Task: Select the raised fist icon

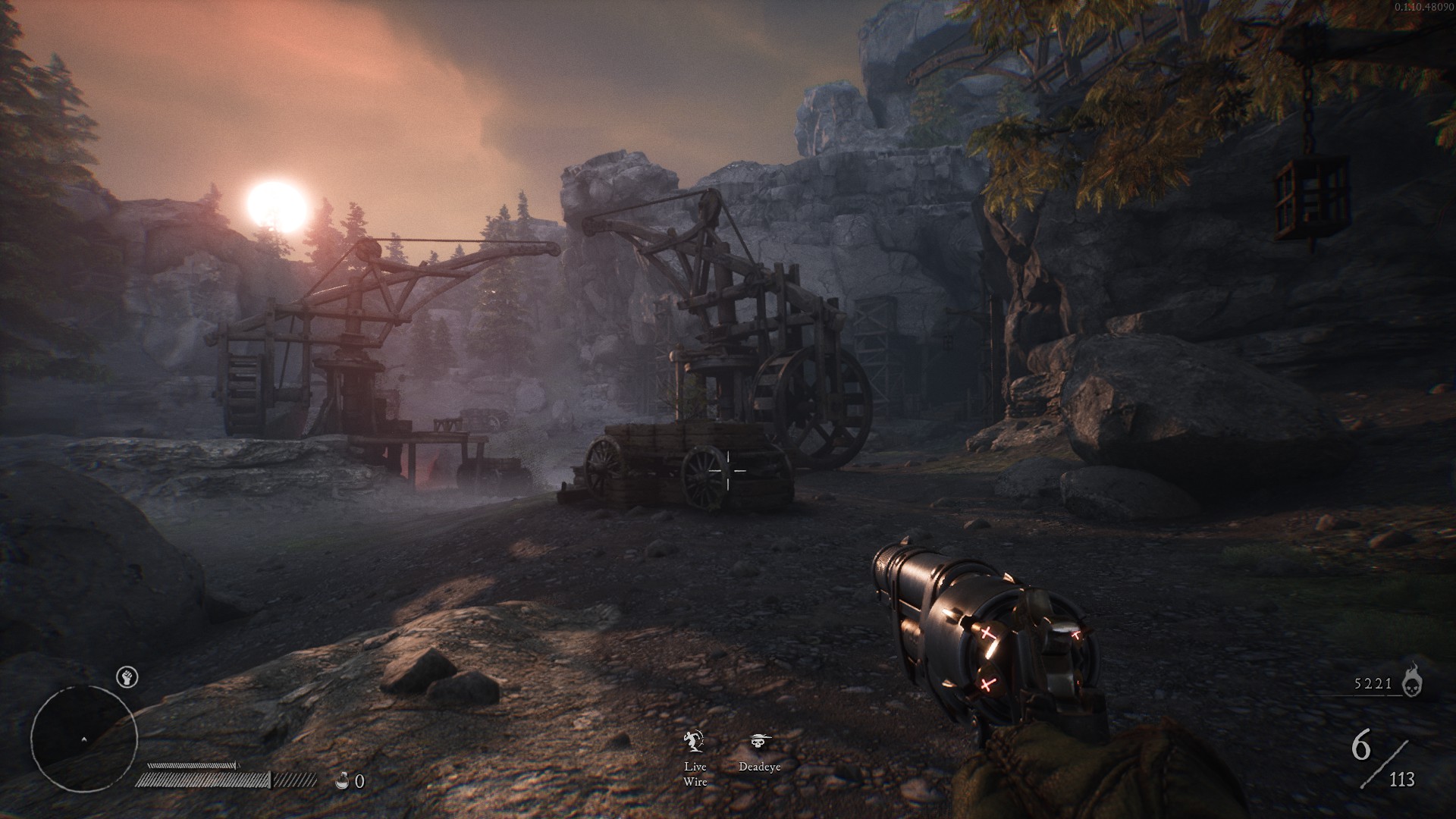Action: pyautogui.click(x=127, y=677)
